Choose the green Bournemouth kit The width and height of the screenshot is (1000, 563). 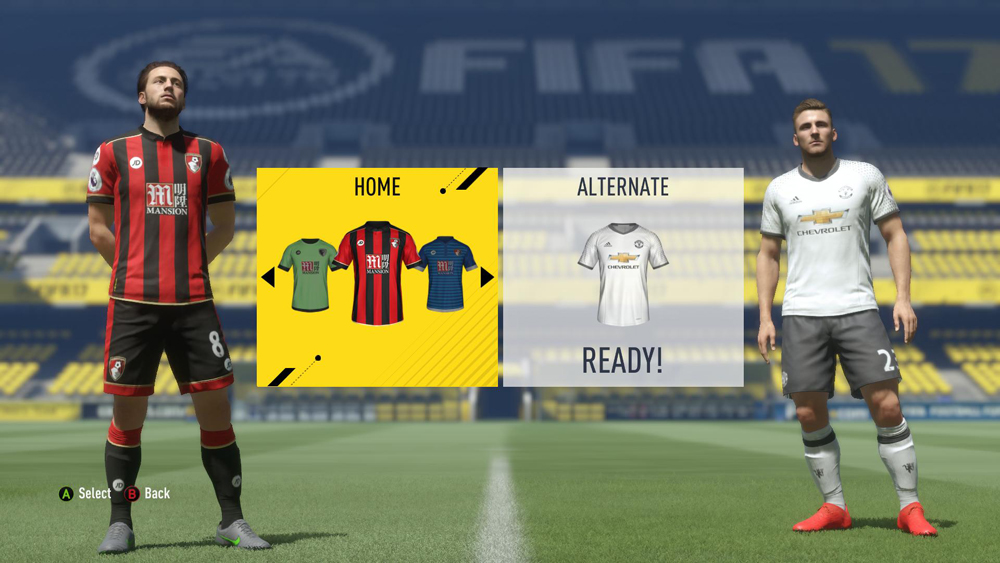point(307,273)
